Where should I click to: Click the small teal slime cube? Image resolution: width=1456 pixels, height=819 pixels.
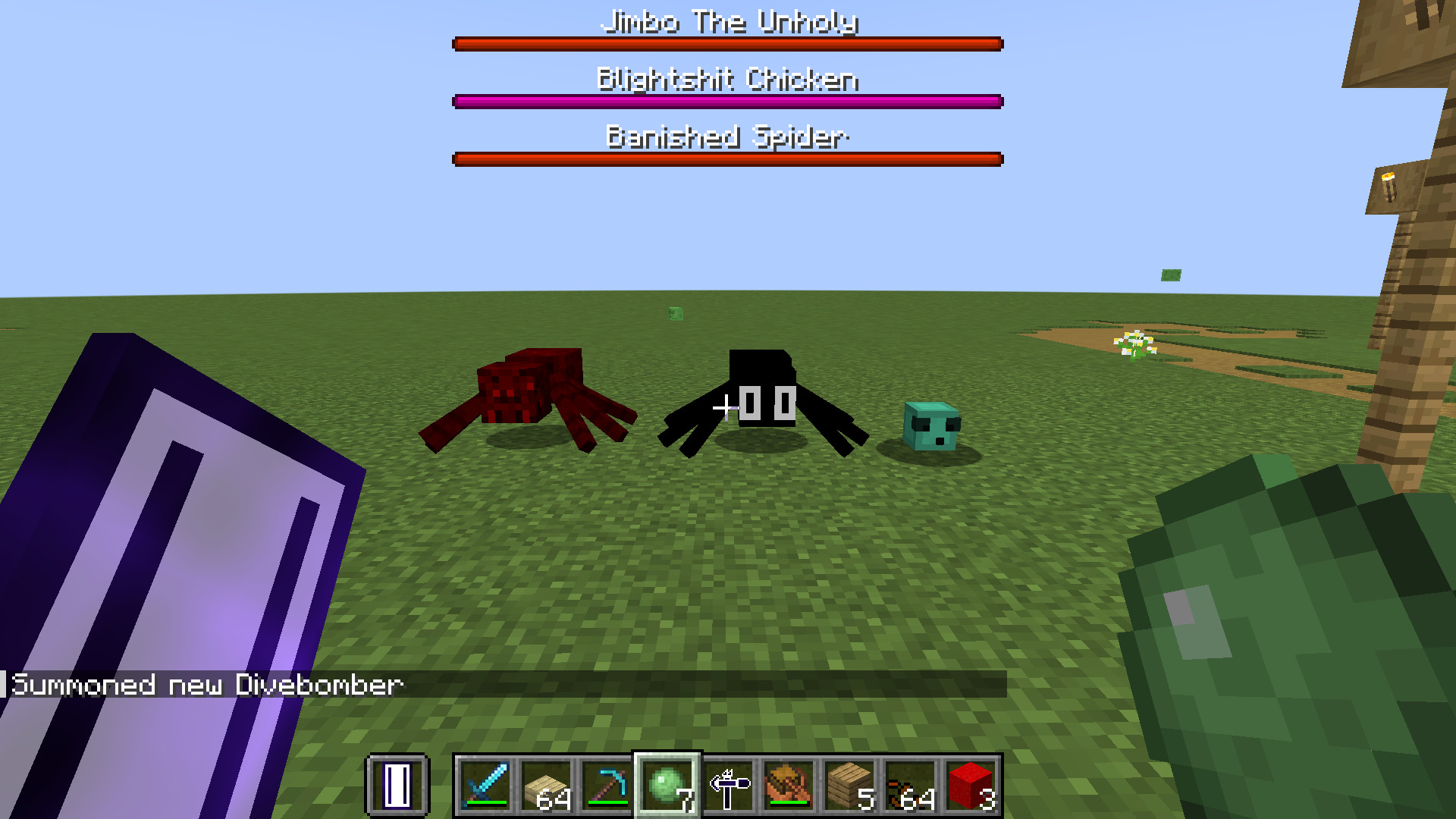click(x=929, y=425)
